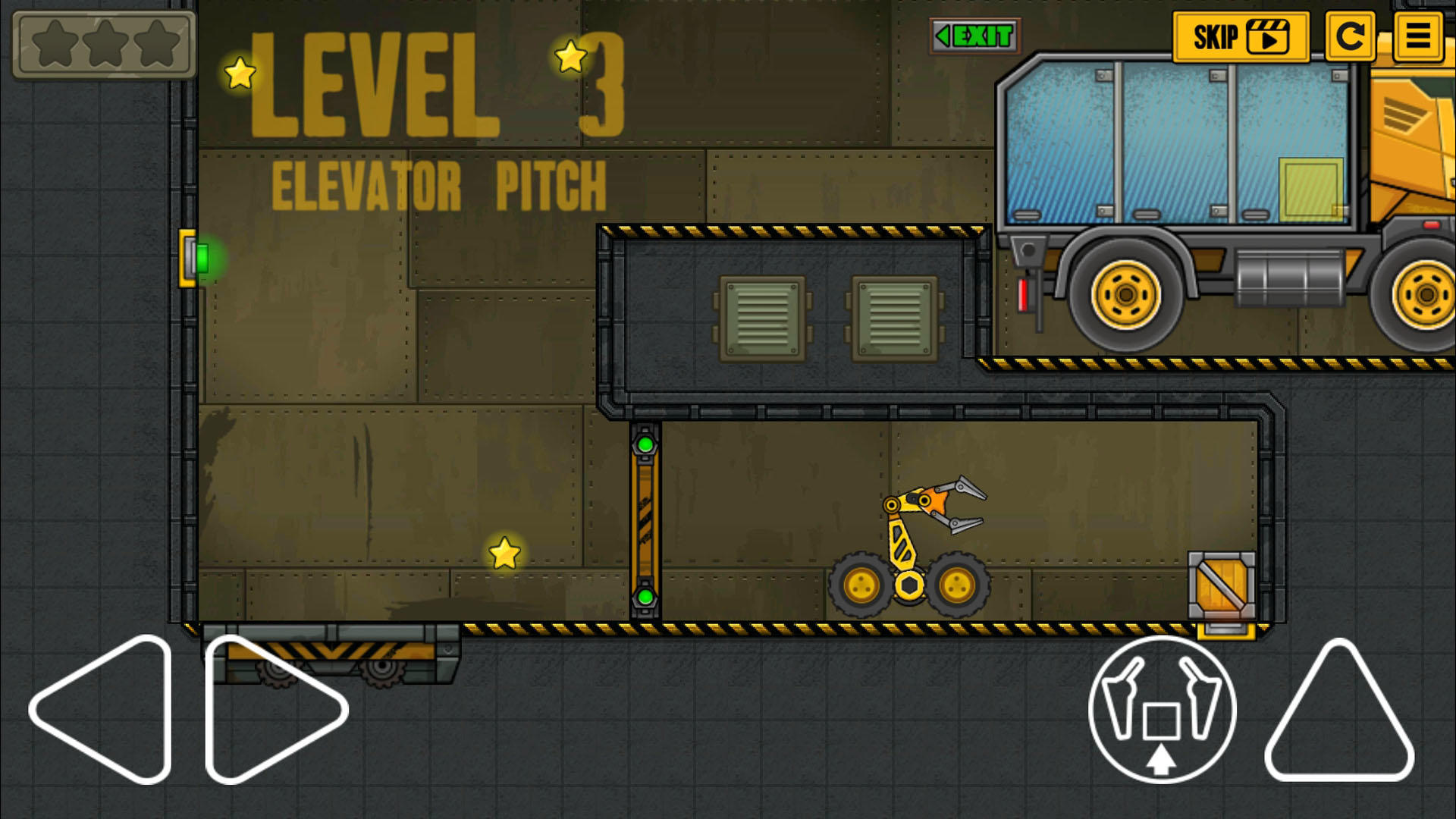Click the lower green elevator light
1456x819 pixels.
[x=645, y=598]
